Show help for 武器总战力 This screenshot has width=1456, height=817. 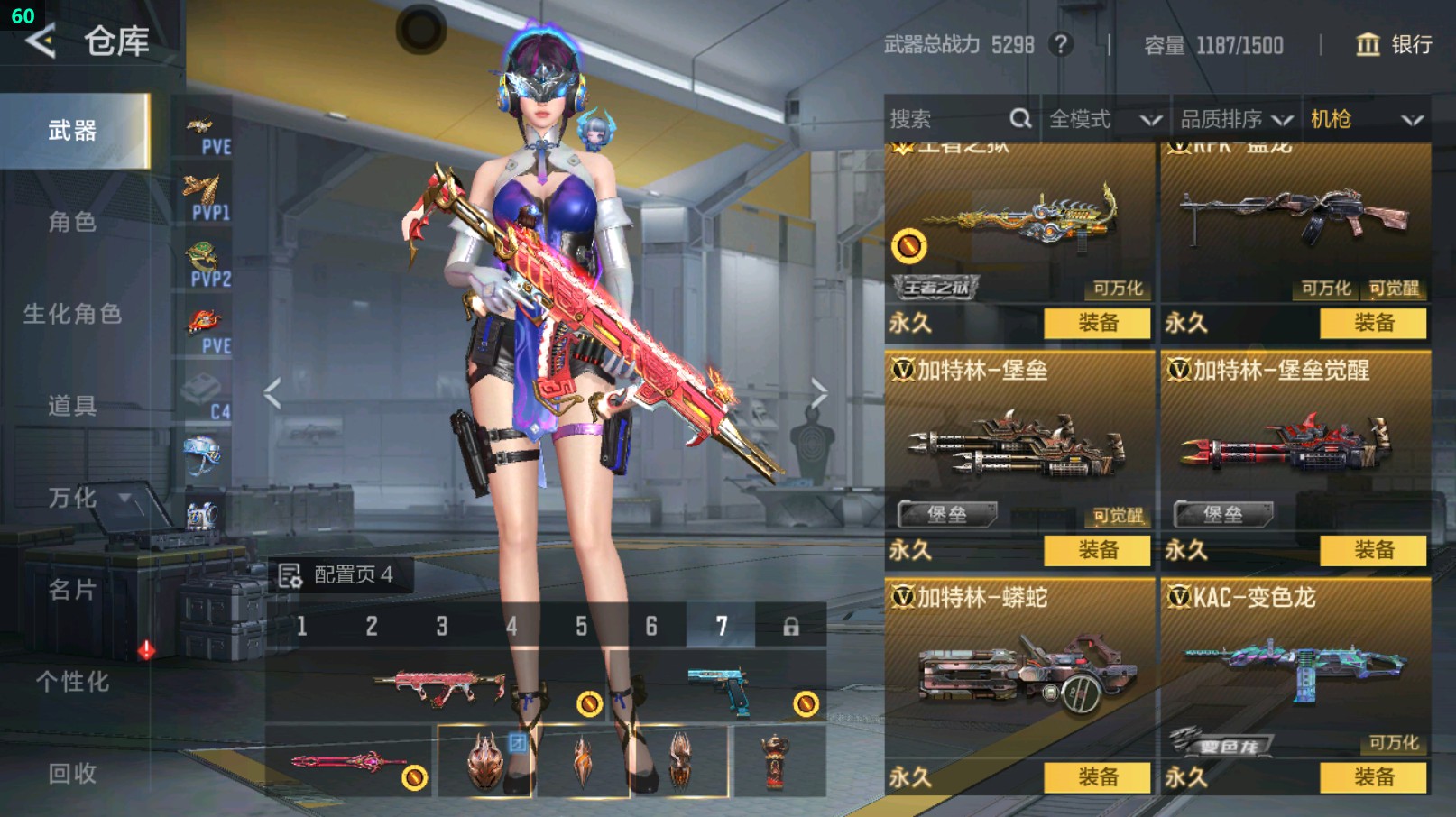(1061, 44)
